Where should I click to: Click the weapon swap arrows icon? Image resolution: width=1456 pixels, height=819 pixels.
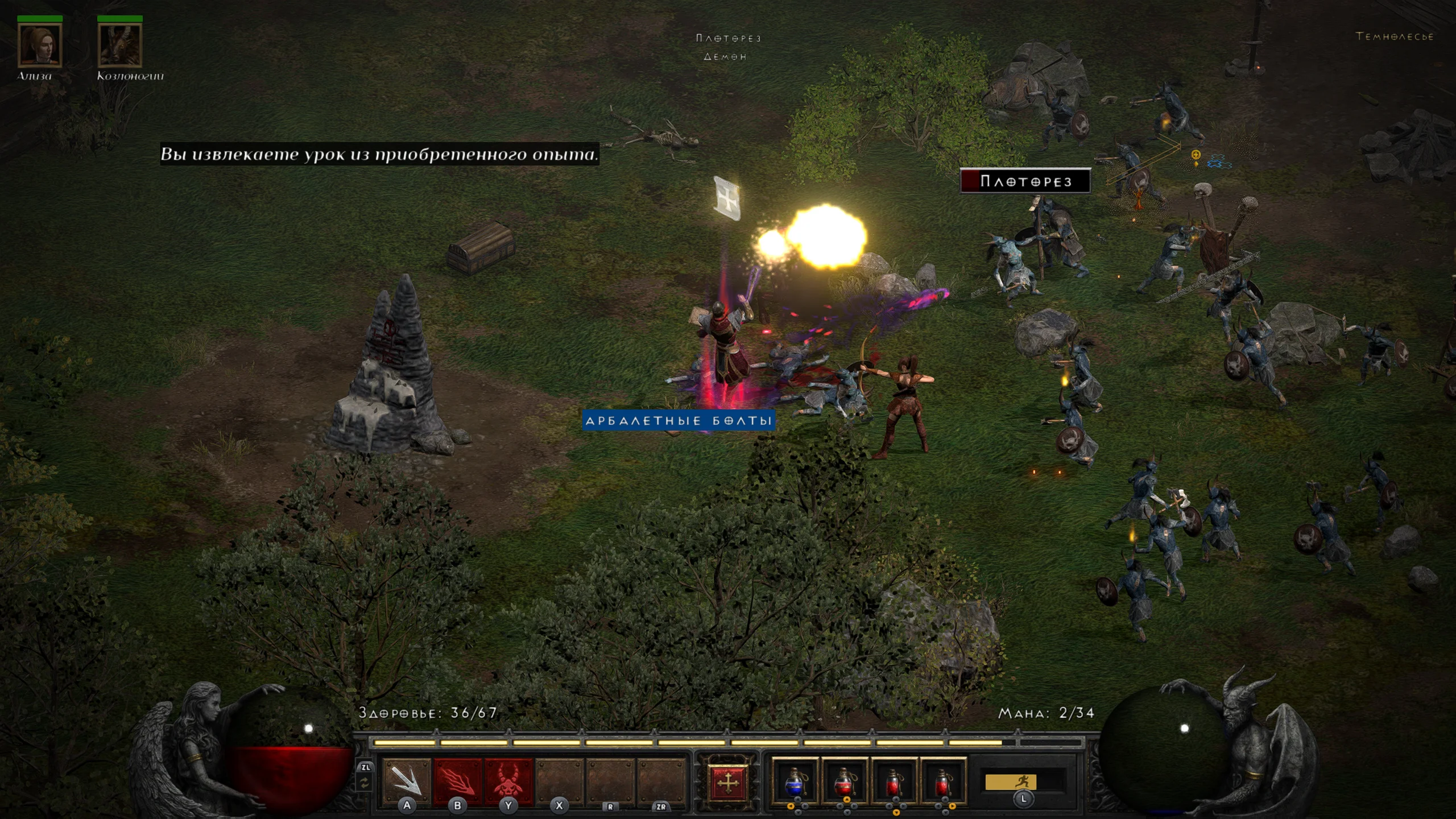point(365,783)
